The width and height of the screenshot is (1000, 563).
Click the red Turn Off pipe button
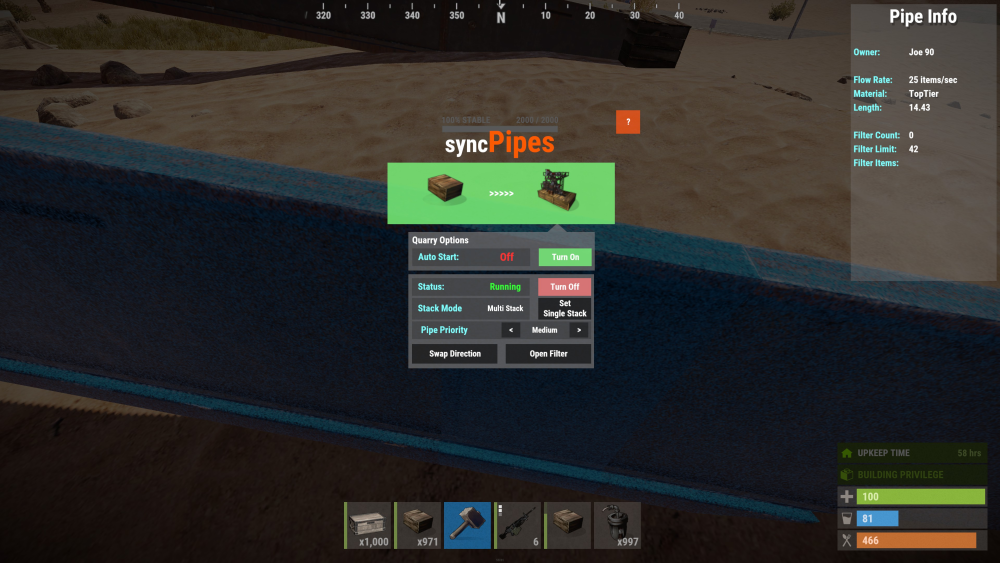(x=565, y=287)
